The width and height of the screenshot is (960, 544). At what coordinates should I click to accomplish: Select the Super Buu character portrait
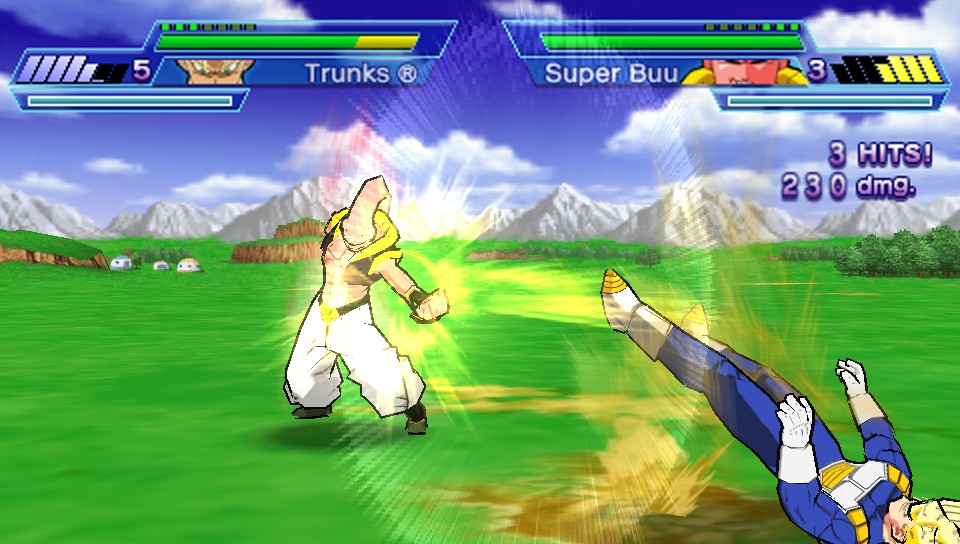pyautogui.click(x=746, y=72)
